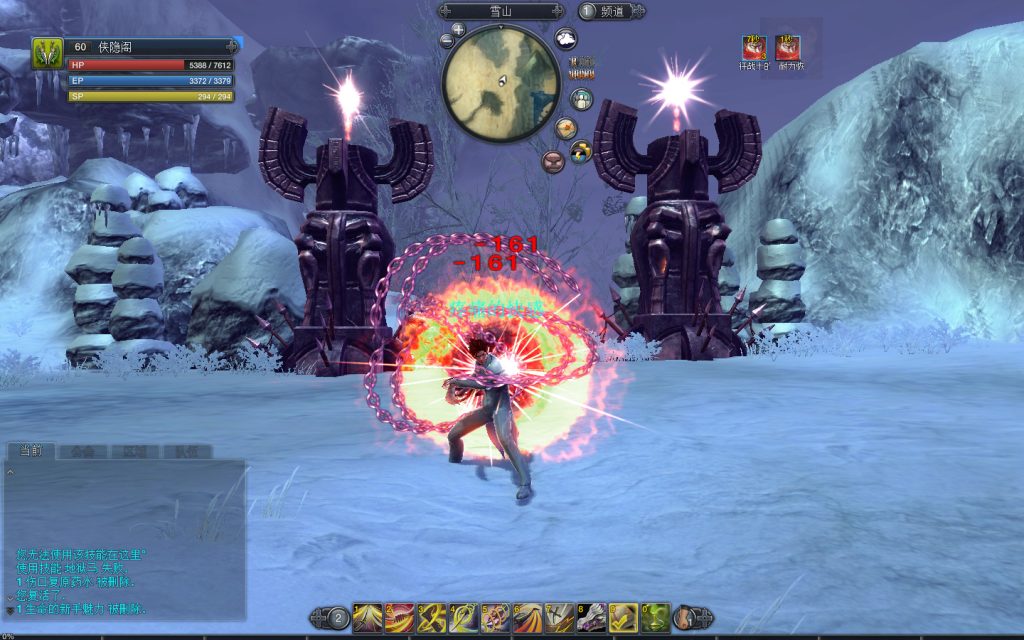Open the party members icon by the minimap
Viewport: 1024px width, 640px height.
click(x=581, y=99)
